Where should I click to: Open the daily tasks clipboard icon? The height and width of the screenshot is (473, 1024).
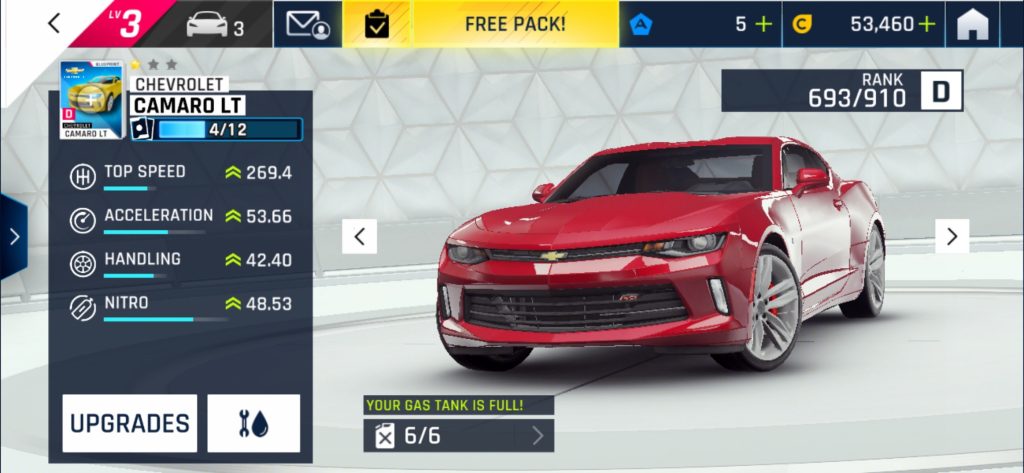click(377, 24)
